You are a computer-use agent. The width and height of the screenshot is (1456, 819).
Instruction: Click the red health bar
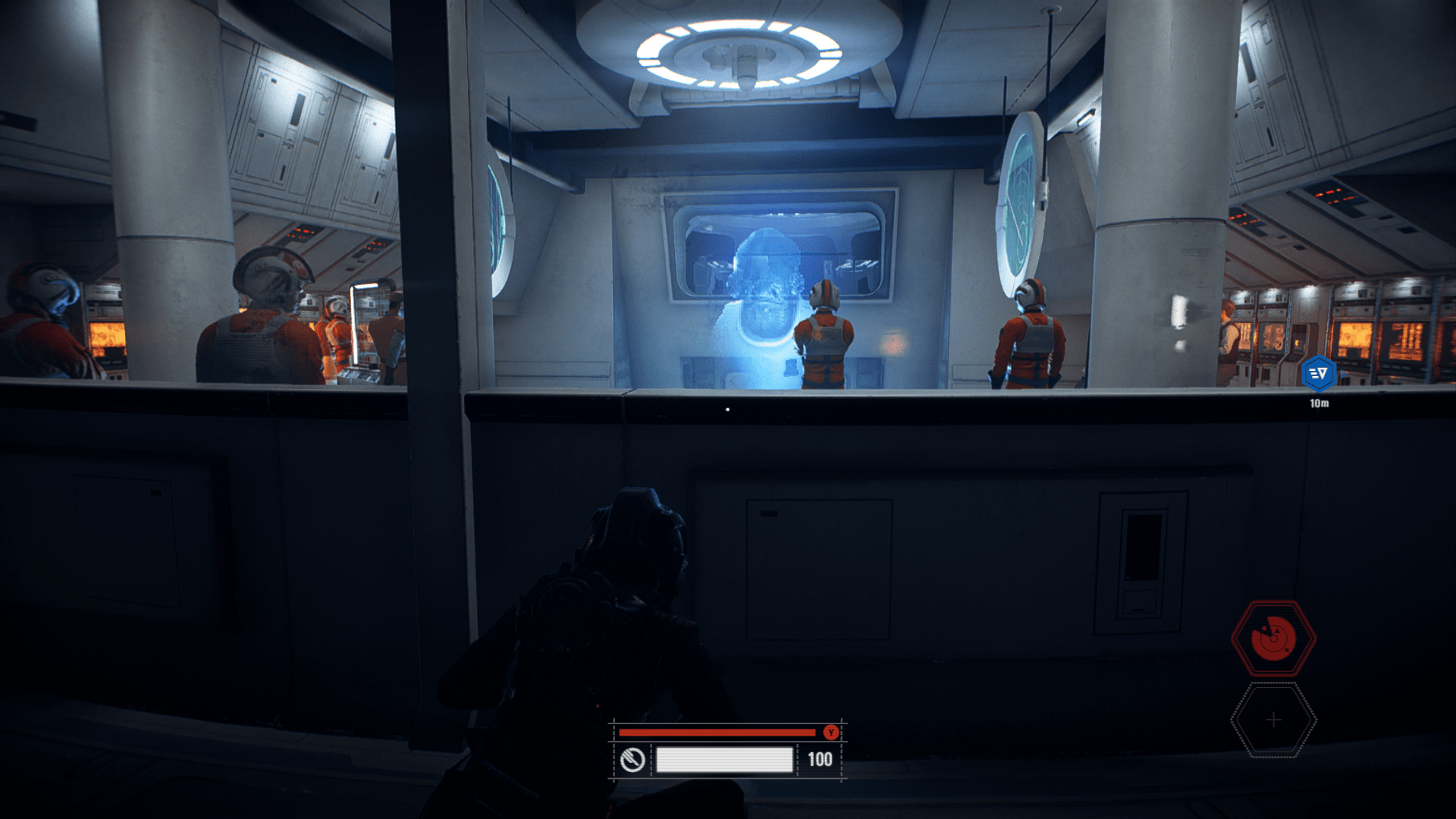717,733
